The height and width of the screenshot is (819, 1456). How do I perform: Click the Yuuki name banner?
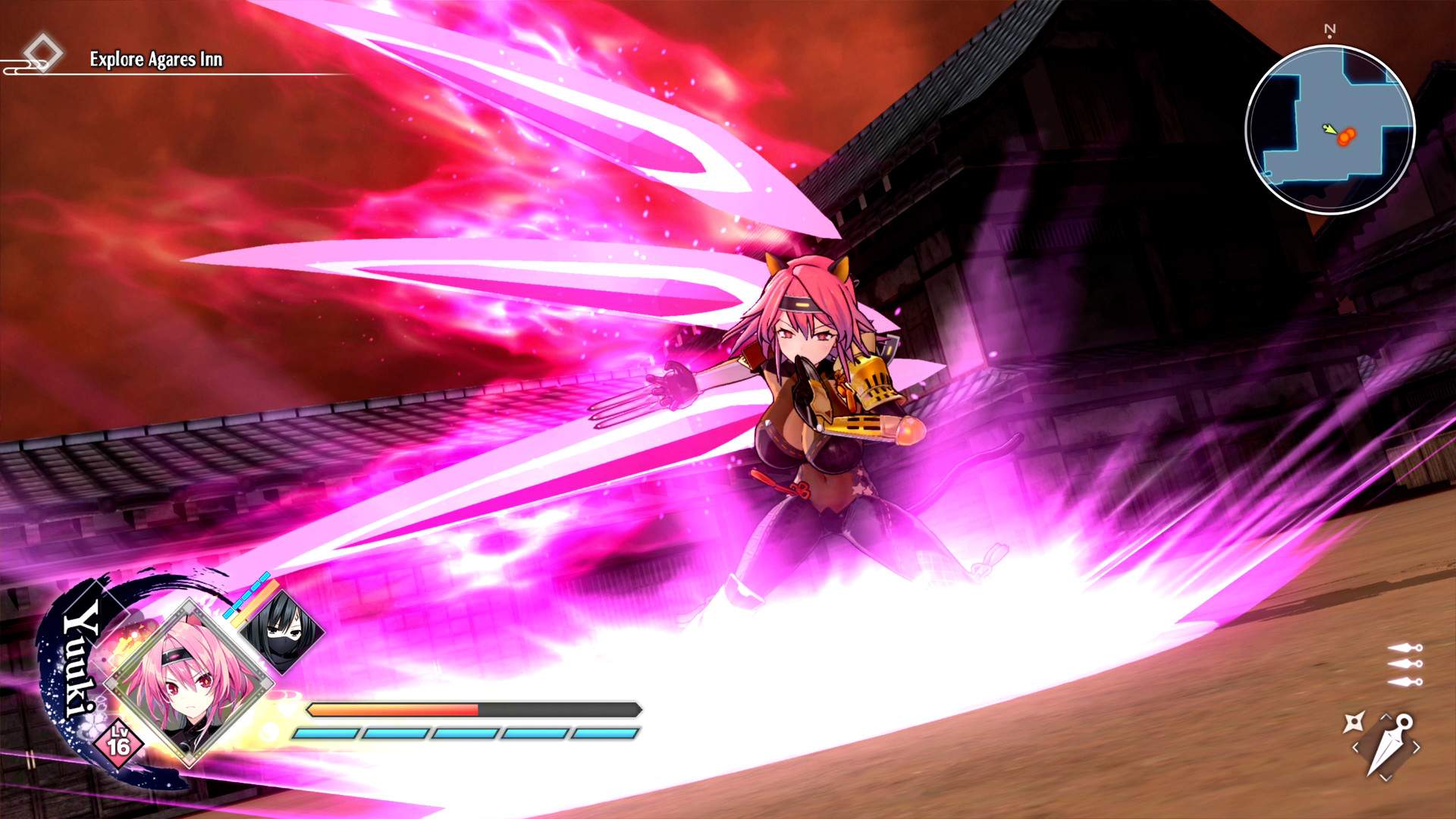click(x=80, y=667)
